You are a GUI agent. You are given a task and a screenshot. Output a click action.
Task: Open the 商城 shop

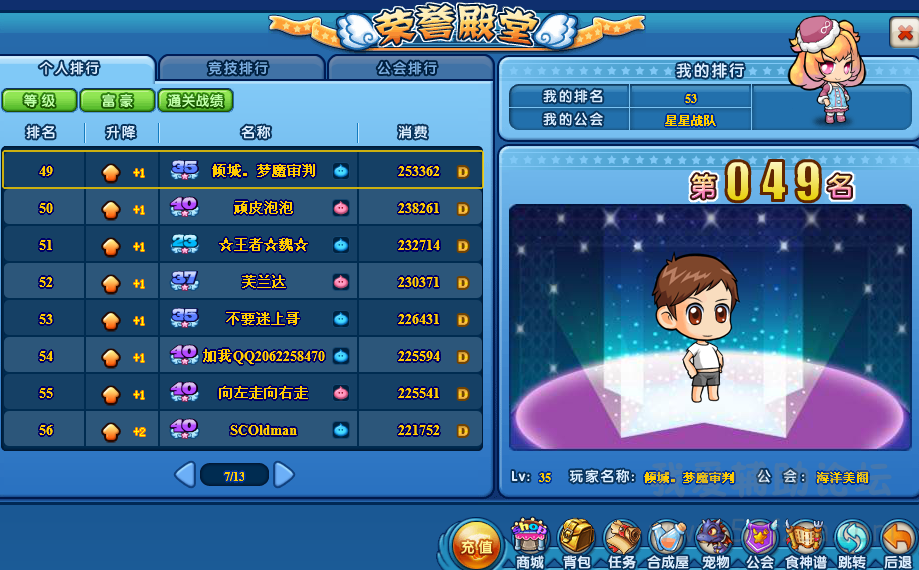point(529,543)
